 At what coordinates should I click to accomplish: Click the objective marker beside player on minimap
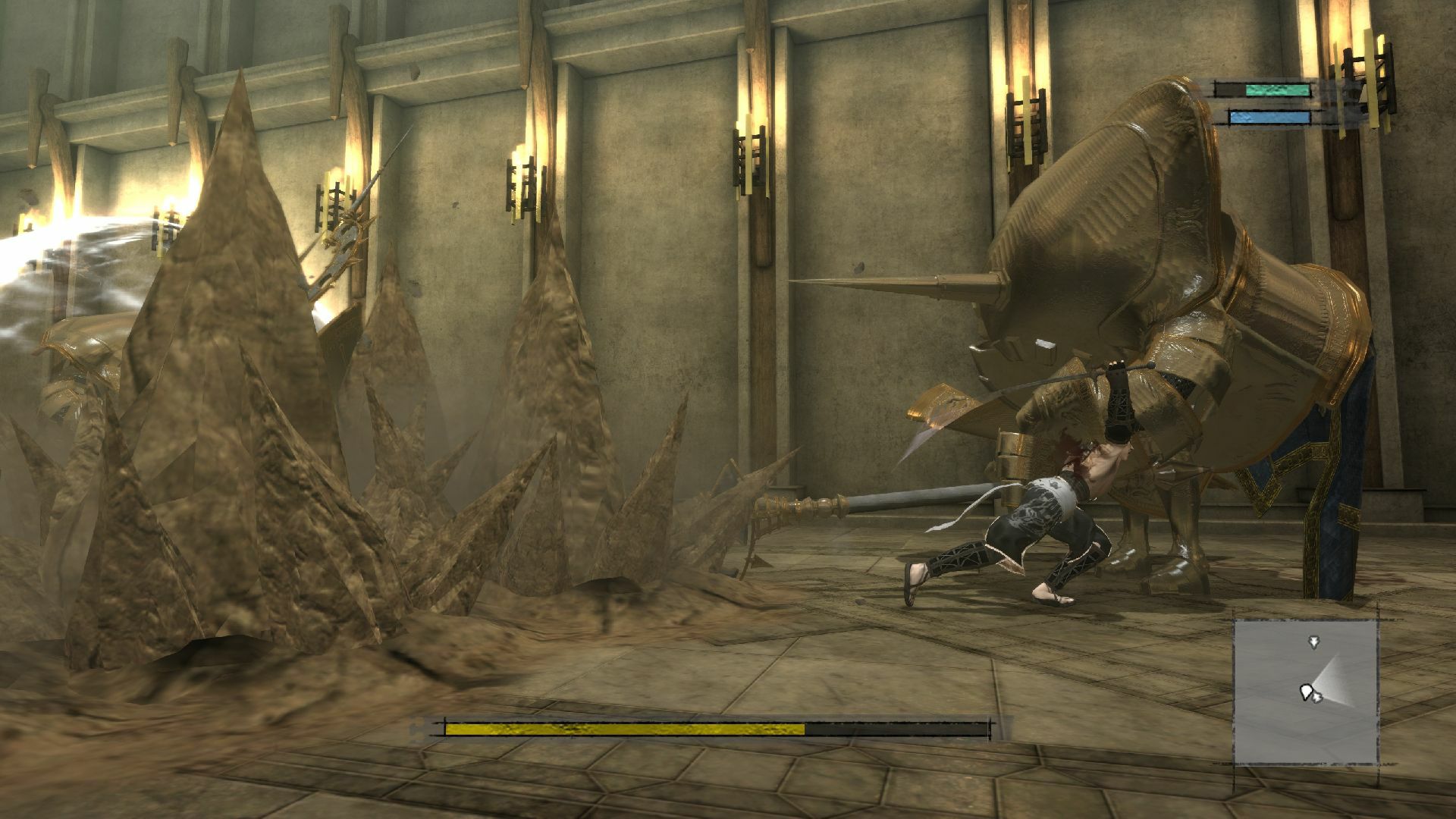(1317, 698)
